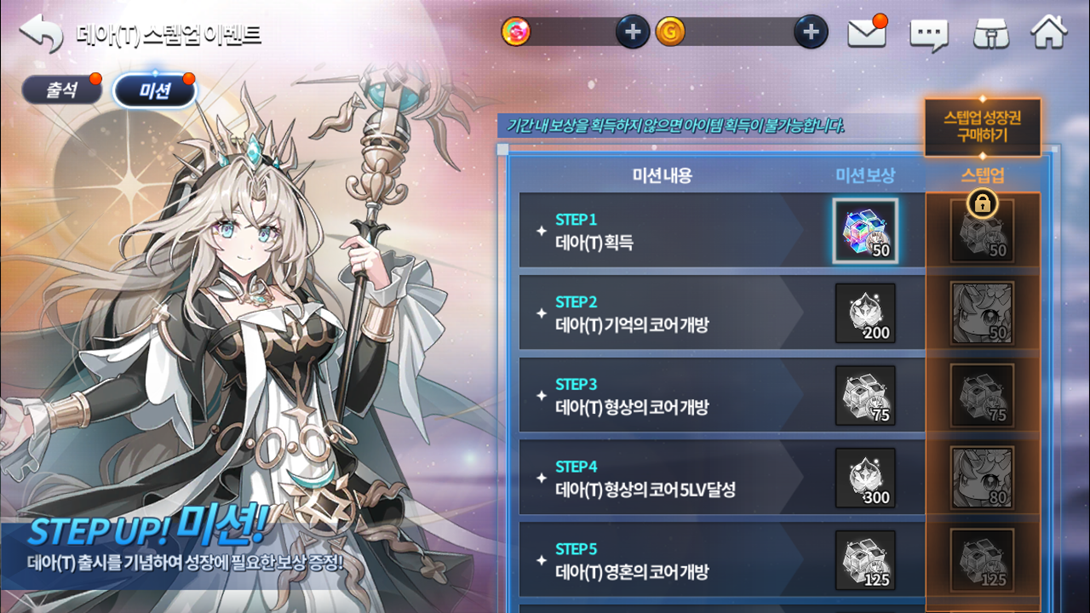Image resolution: width=1090 pixels, height=613 pixels.
Task: Inspect the STEP 4 step-up reward of 80
Action: [x=982, y=478]
